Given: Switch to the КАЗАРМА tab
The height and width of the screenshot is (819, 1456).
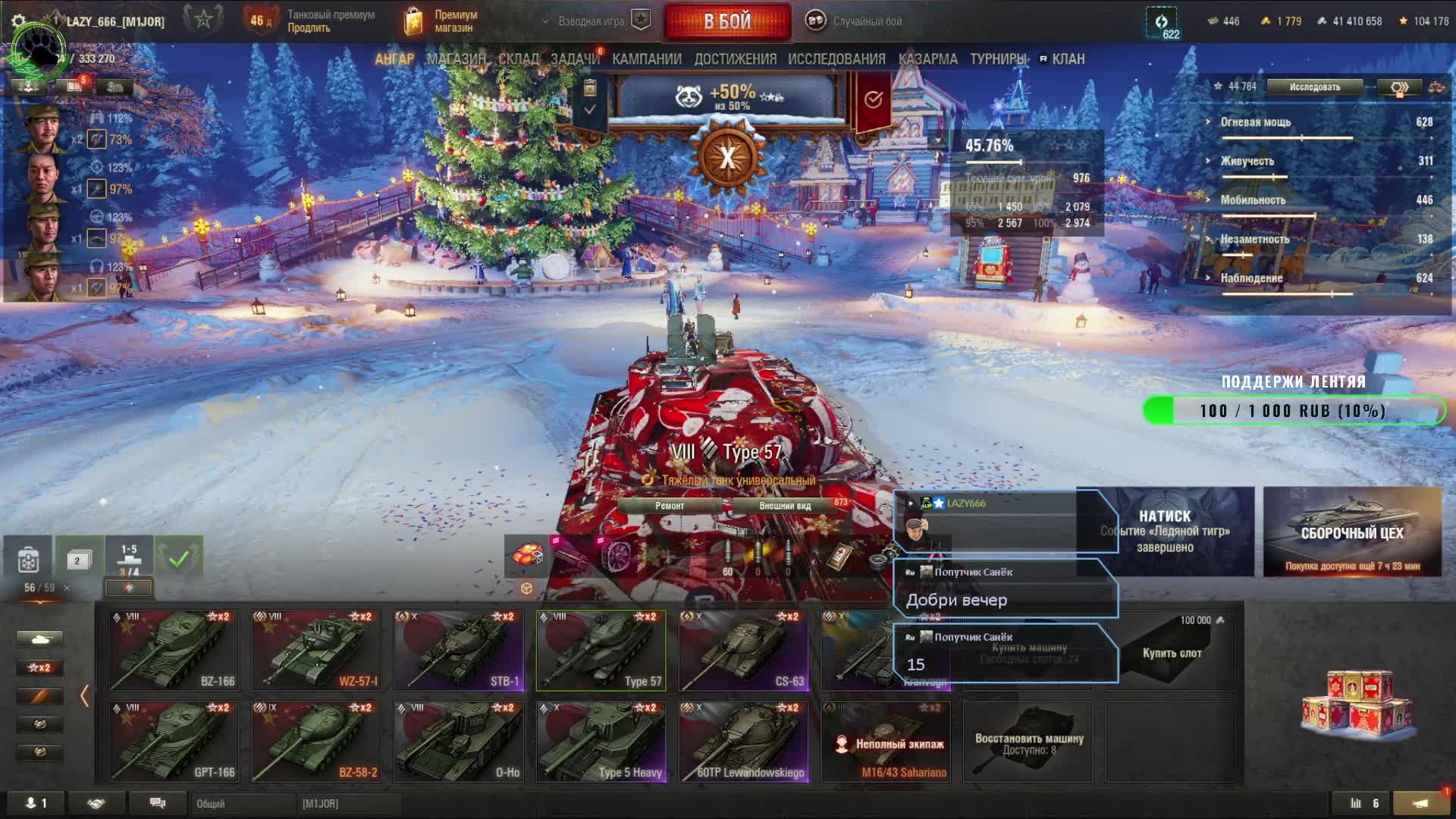Looking at the screenshot, I should point(927,59).
